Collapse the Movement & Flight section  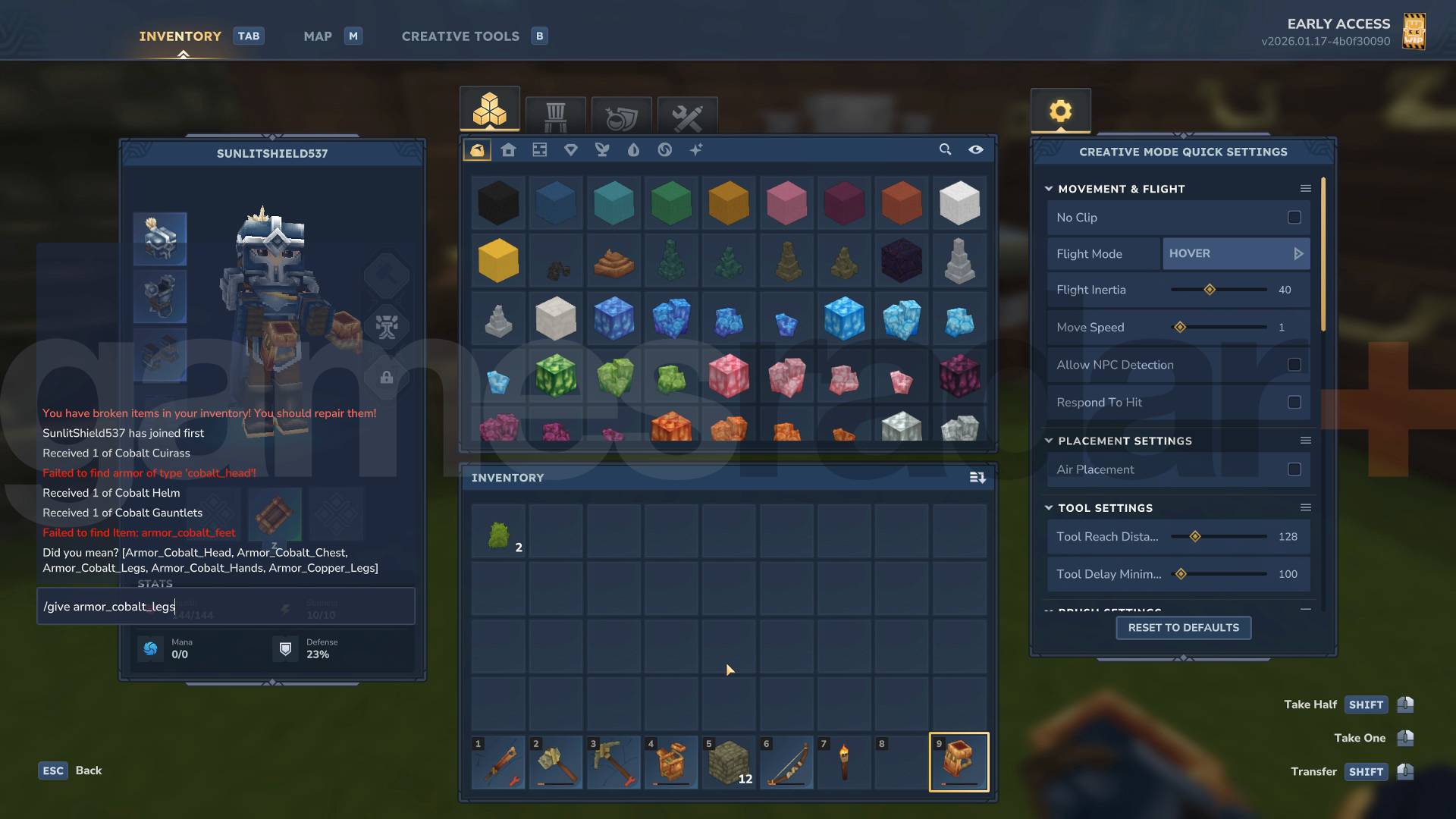1049,189
